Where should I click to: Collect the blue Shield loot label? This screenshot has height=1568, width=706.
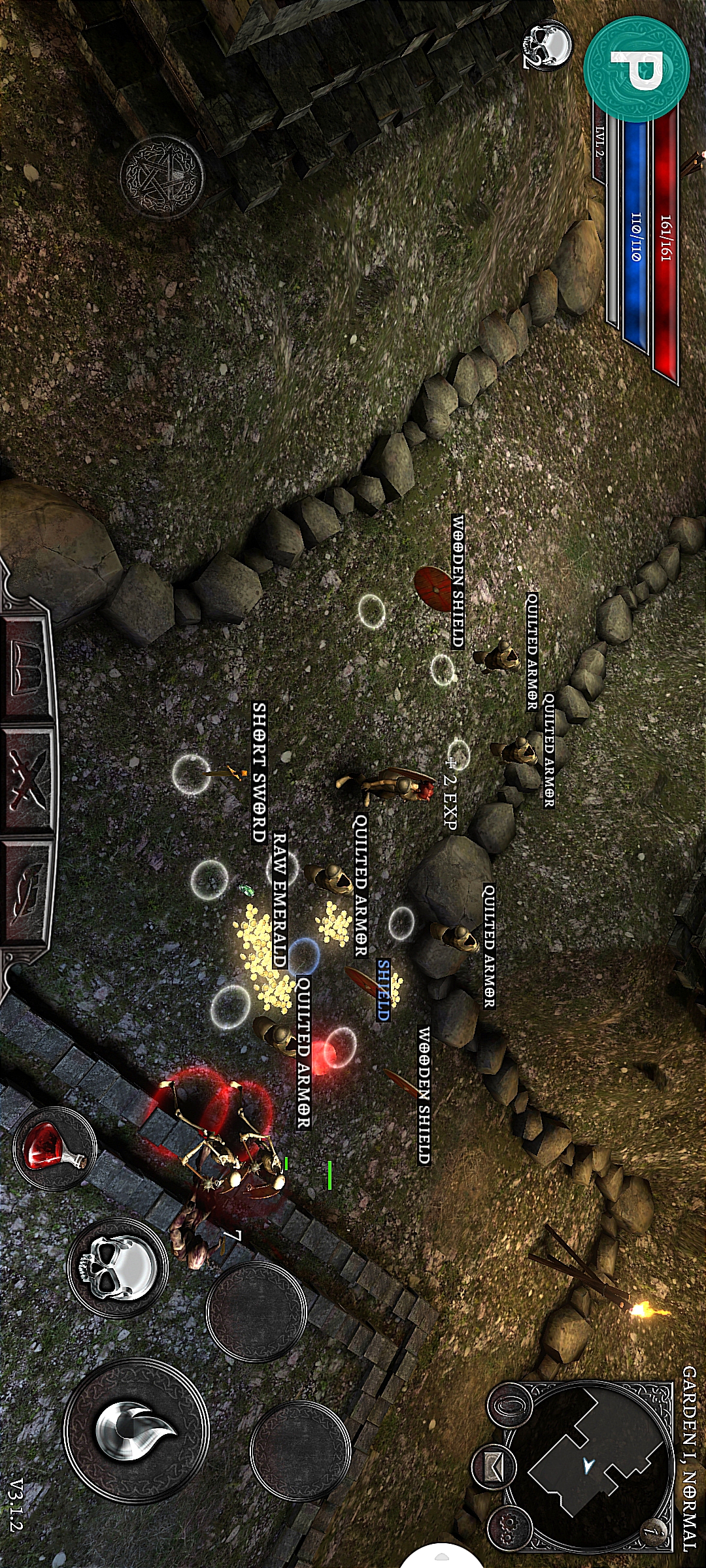tap(384, 990)
